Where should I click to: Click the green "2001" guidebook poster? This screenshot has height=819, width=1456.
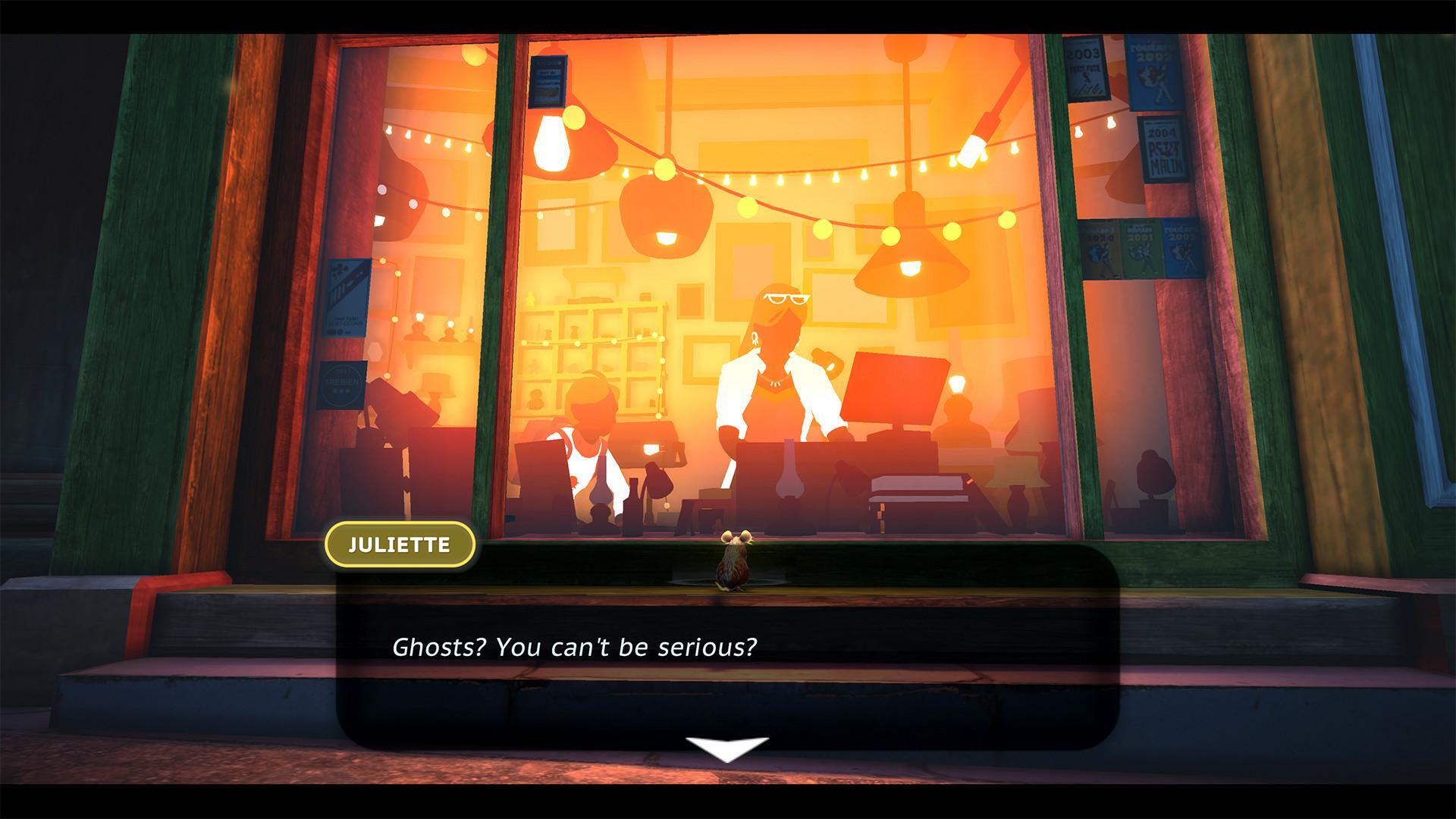[x=1140, y=247]
